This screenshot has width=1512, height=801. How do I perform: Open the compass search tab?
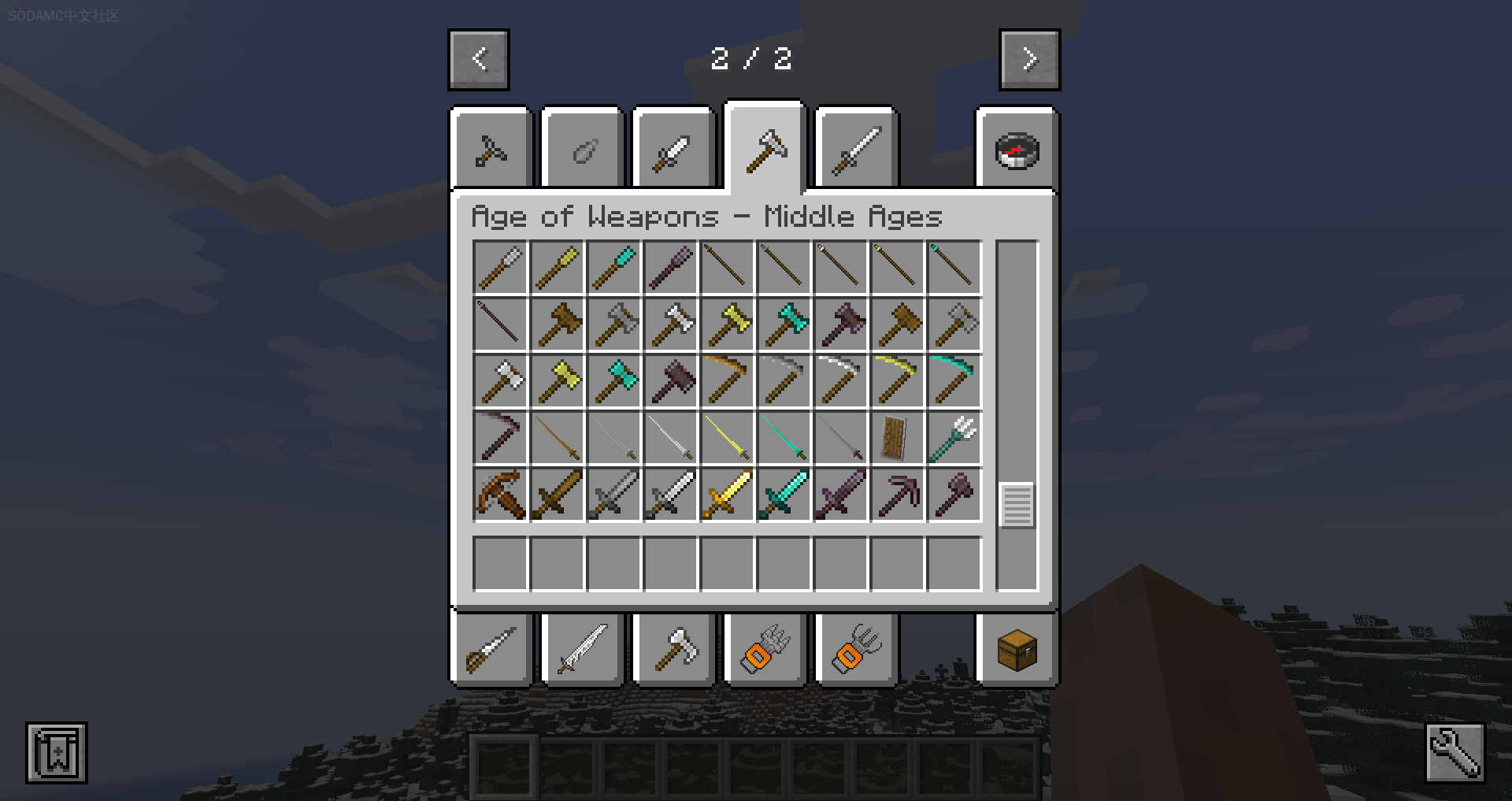[x=1017, y=150]
